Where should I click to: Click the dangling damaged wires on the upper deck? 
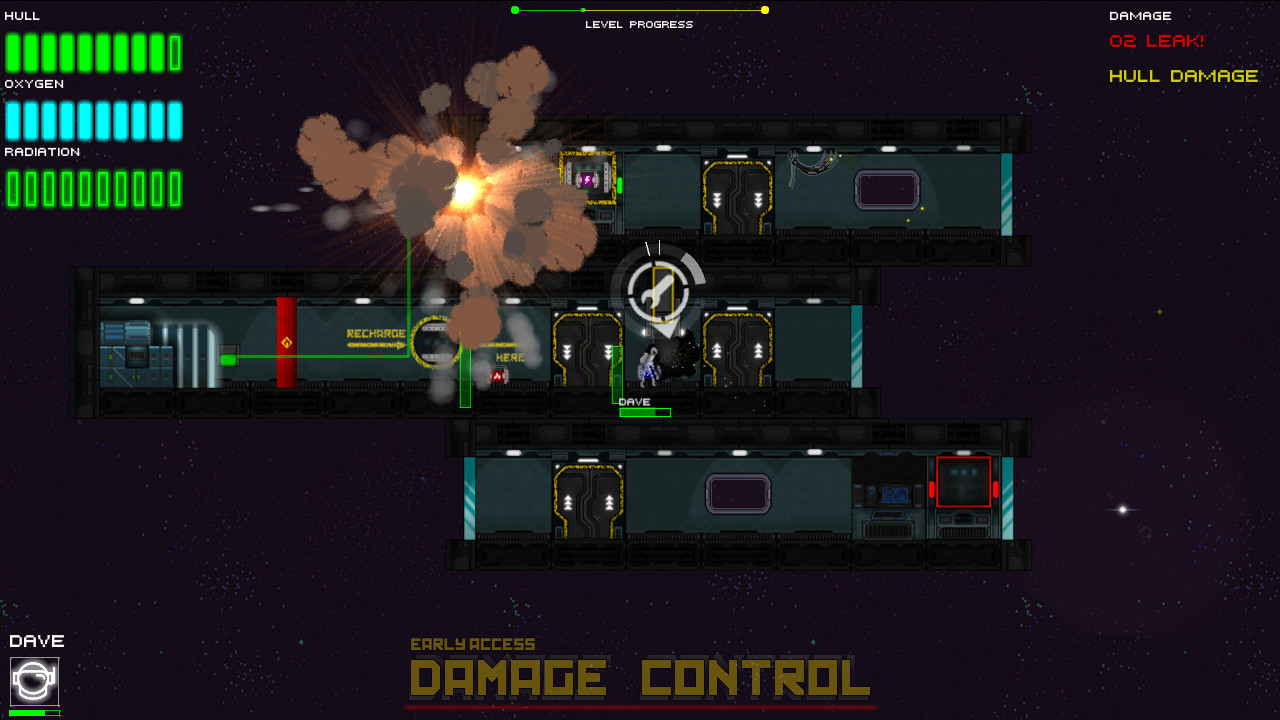pos(815,165)
